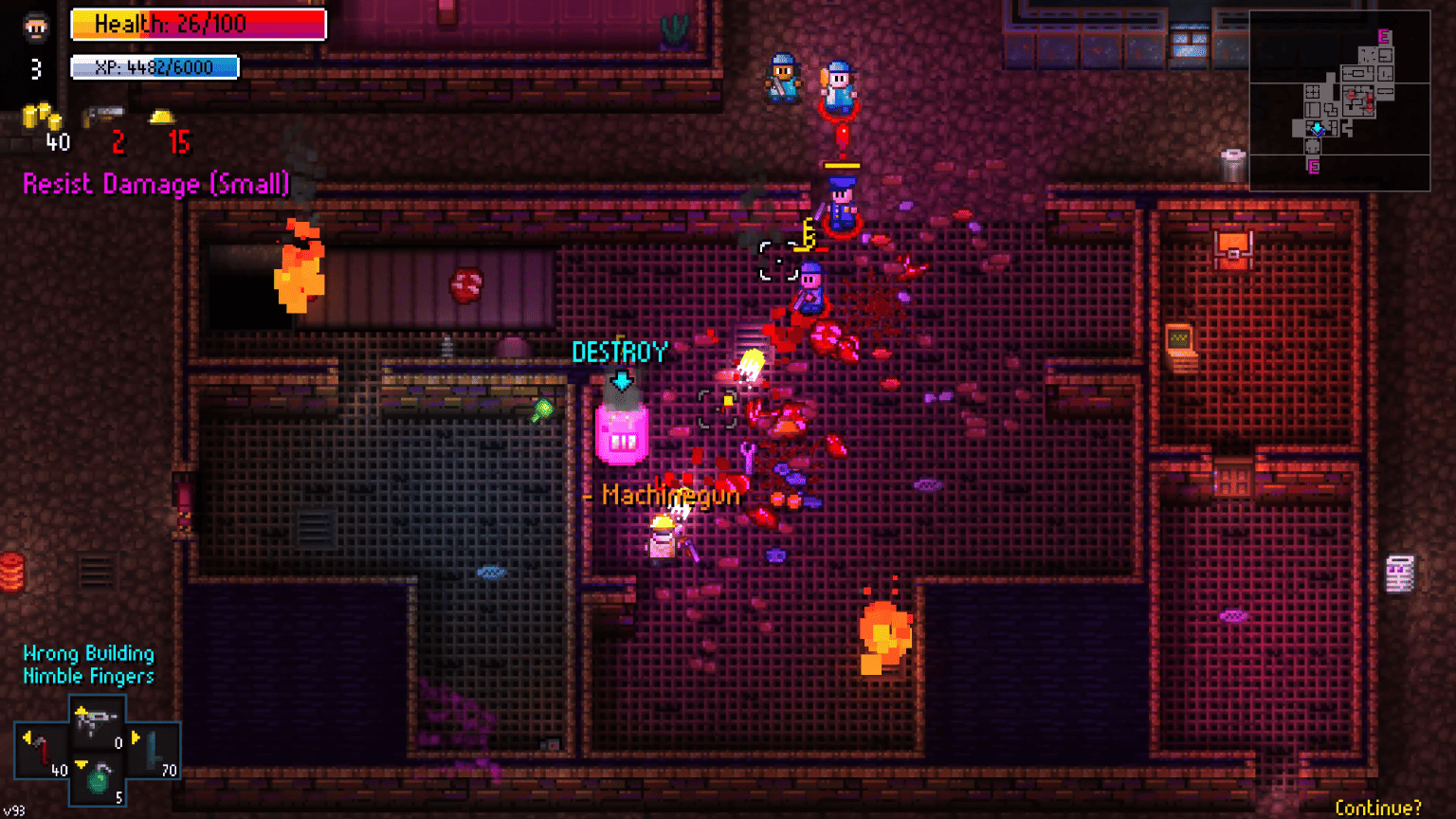Select the Nimble Fingers trait
Viewport: 1456px width, 819px height.
point(86,676)
